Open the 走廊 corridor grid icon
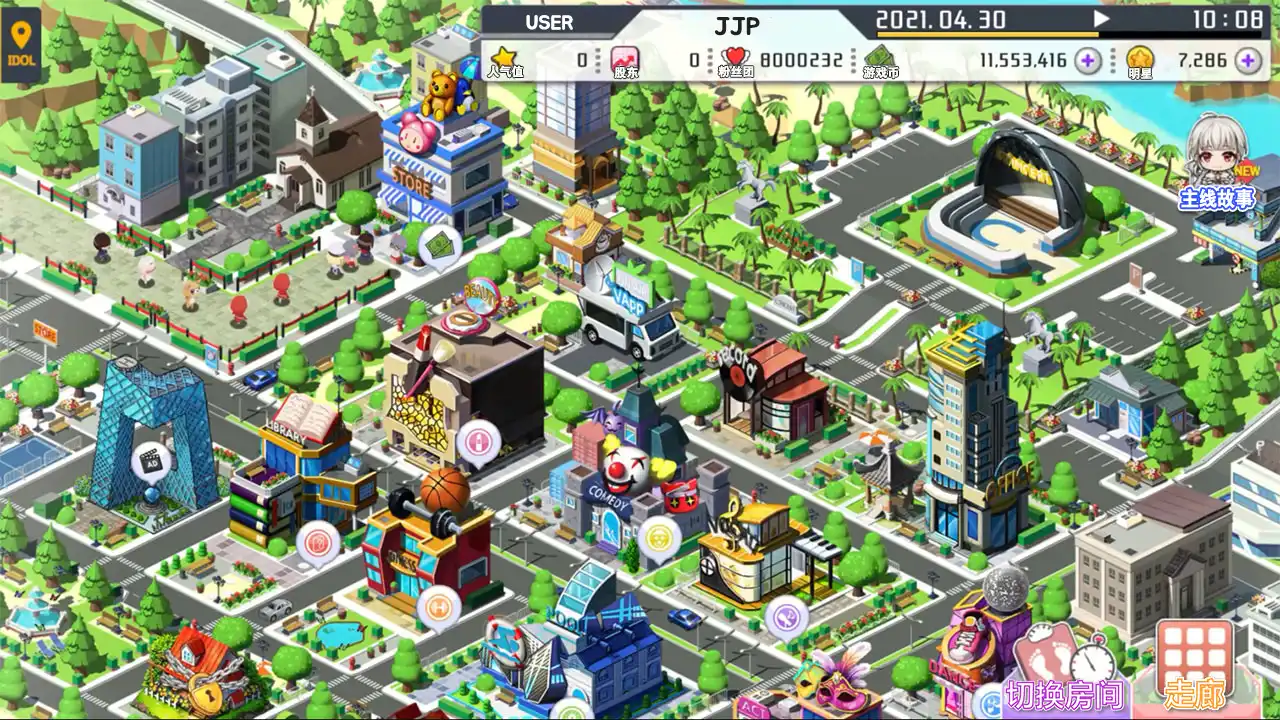Viewport: 1280px width, 720px height. click(x=1192, y=655)
